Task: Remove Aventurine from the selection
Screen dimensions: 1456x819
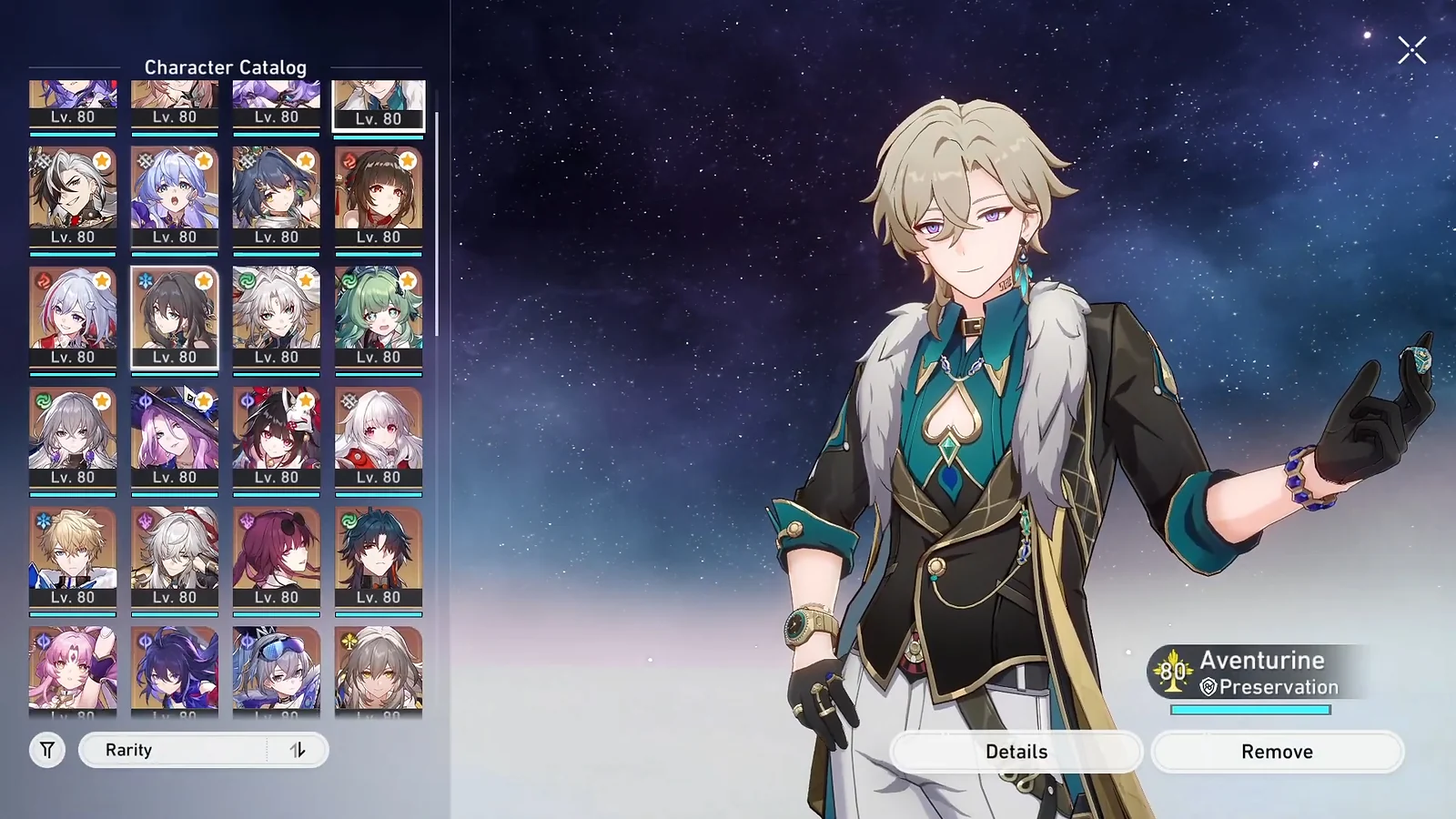Action: pyautogui.click(x=1277, y=752)
